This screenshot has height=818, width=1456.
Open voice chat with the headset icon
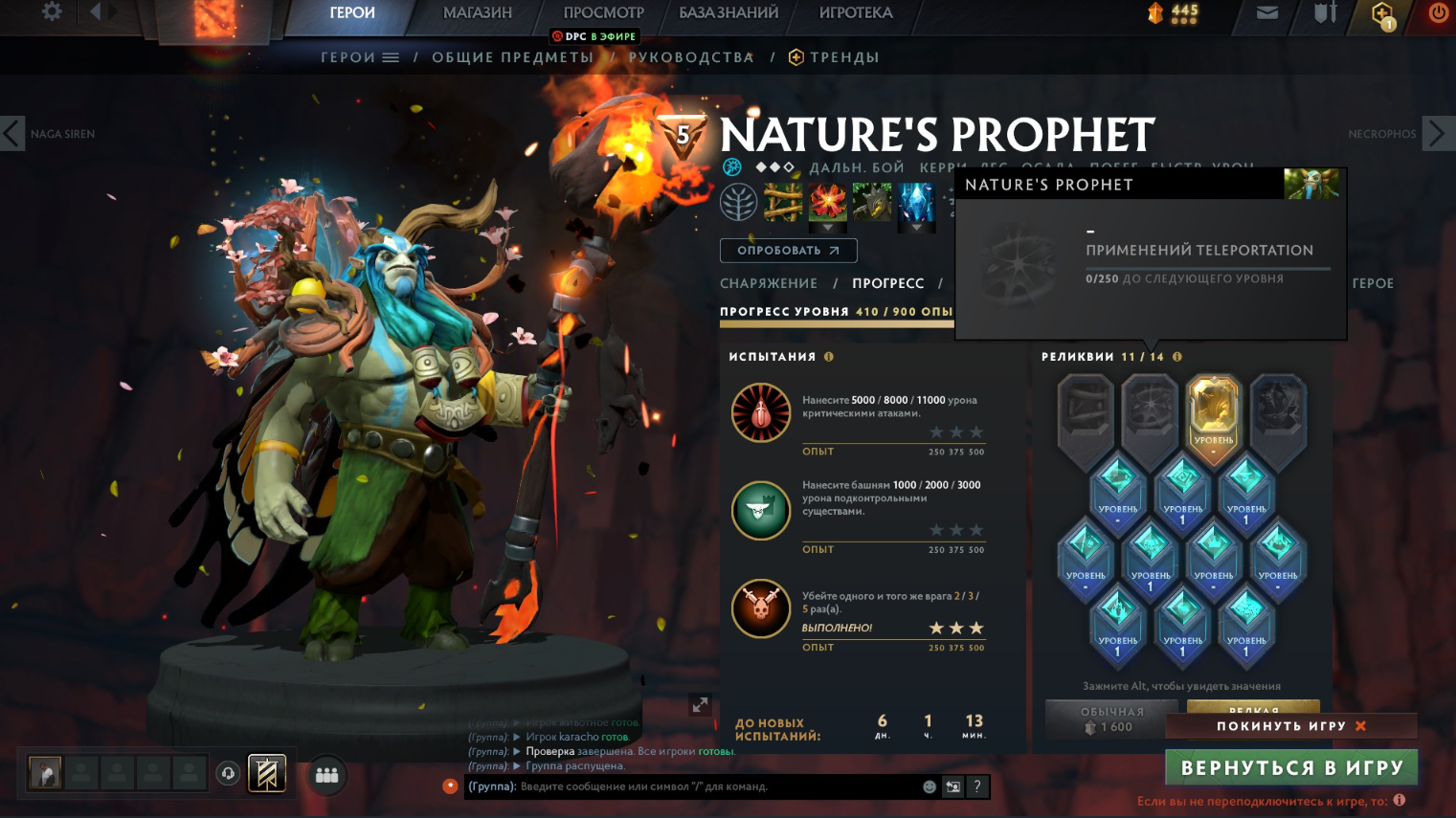click(228, 773)
